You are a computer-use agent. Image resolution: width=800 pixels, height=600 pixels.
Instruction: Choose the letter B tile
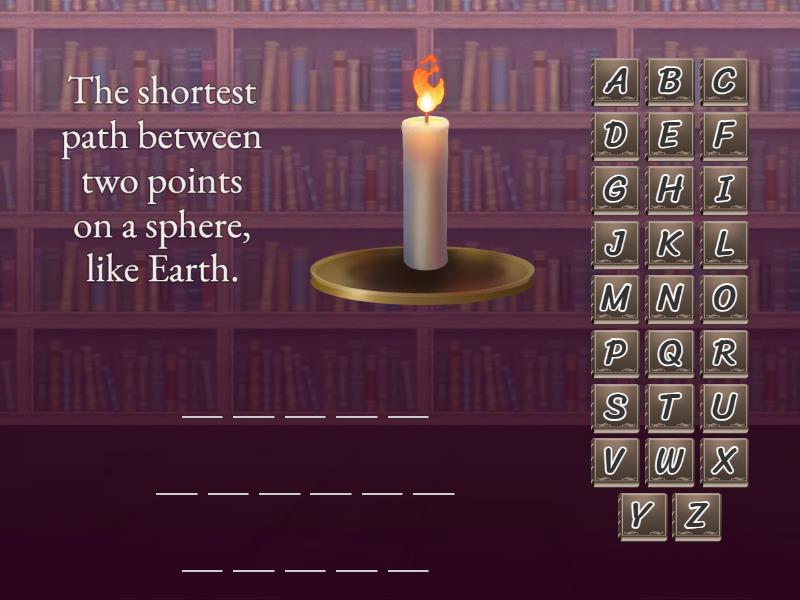[x=670, y=82]
